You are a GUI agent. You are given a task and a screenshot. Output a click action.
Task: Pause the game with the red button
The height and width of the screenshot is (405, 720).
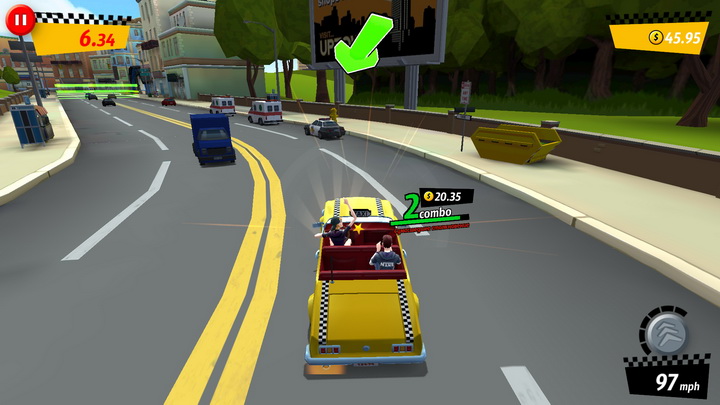pyautogui.click(x=20, y=19)
